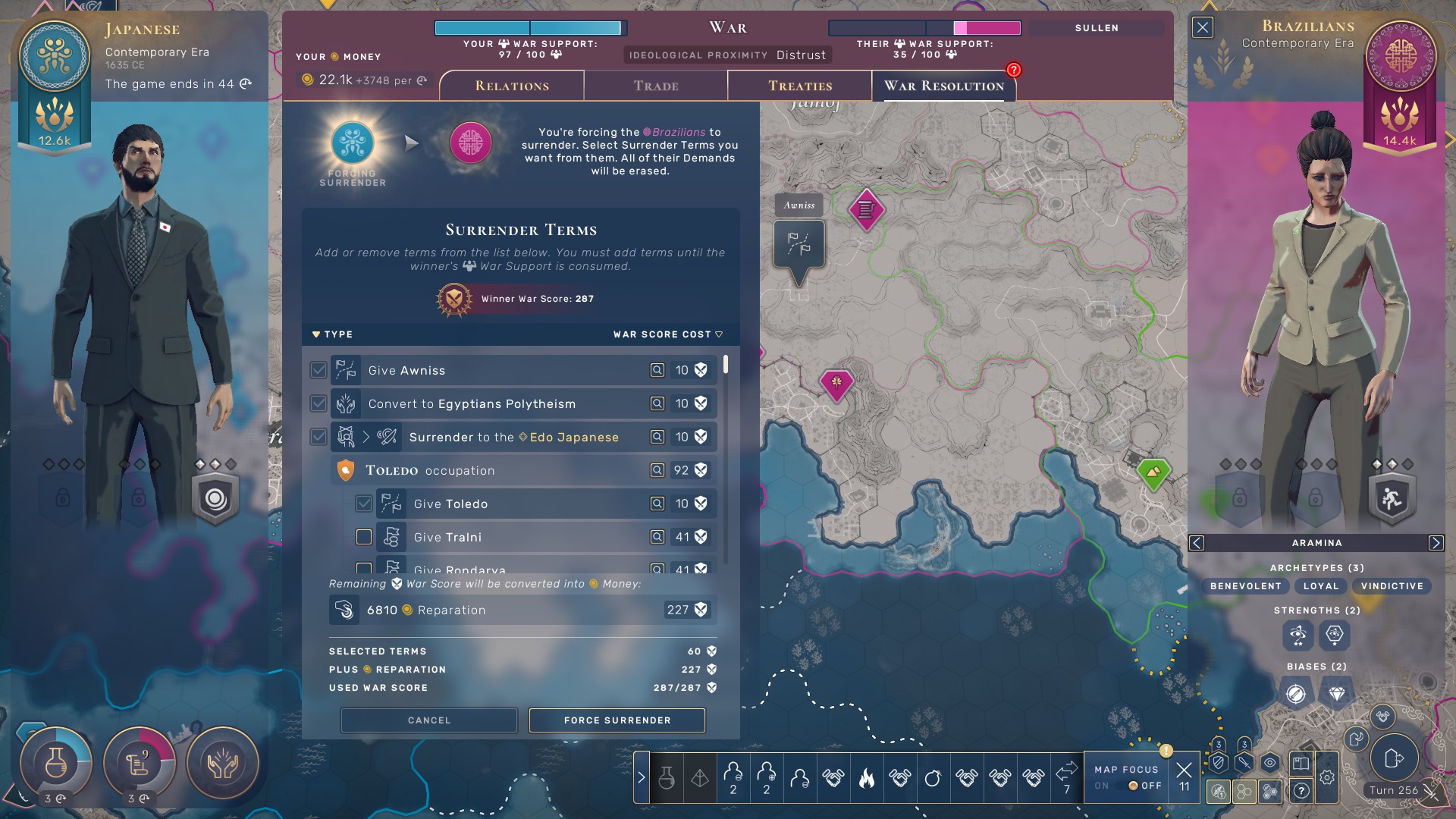Sort surrender terms by Type
This screenshot has height=819, width=1456.
[x=333, y=334]
